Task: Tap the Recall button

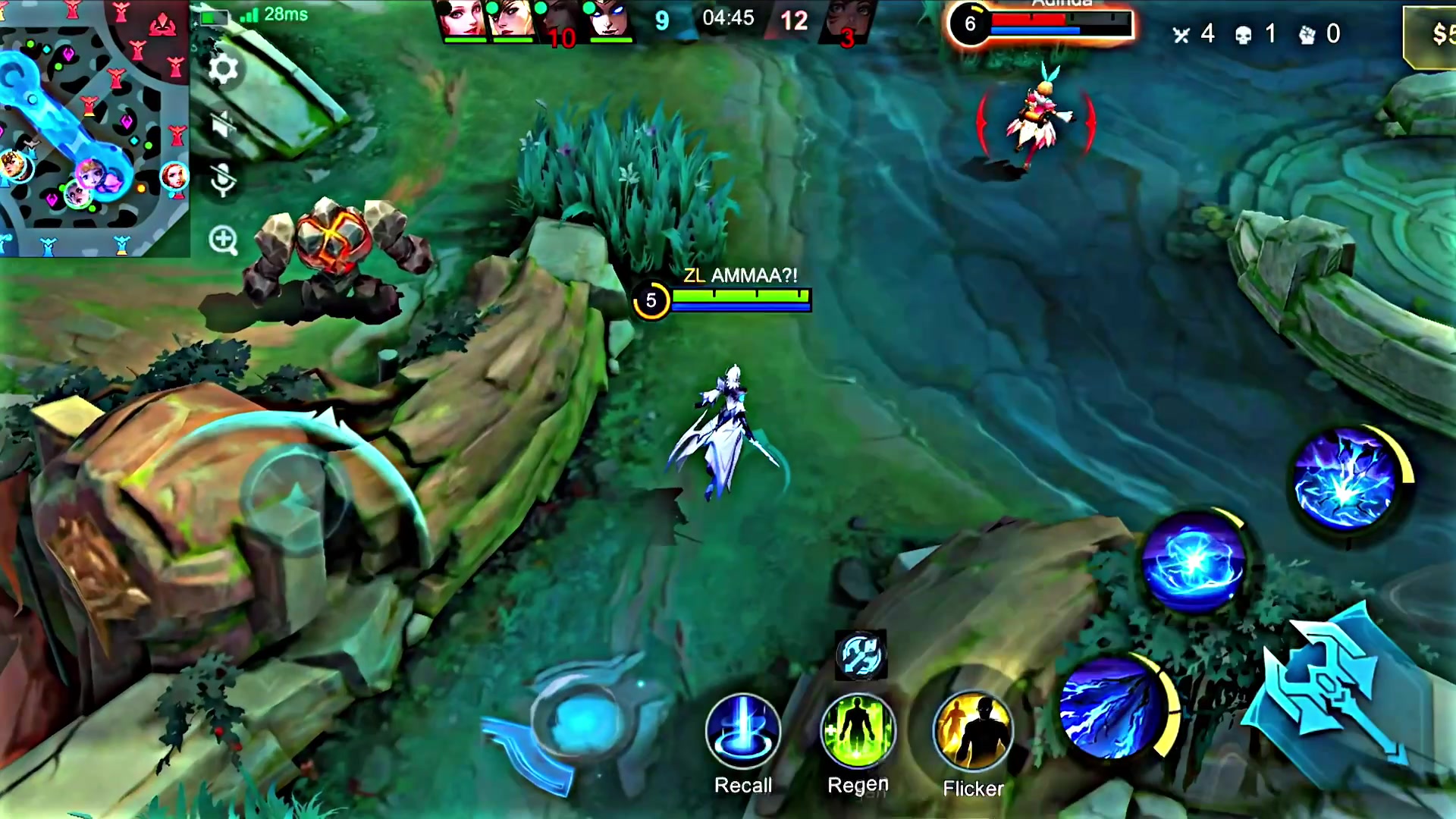Action: (x=742, y=730)
